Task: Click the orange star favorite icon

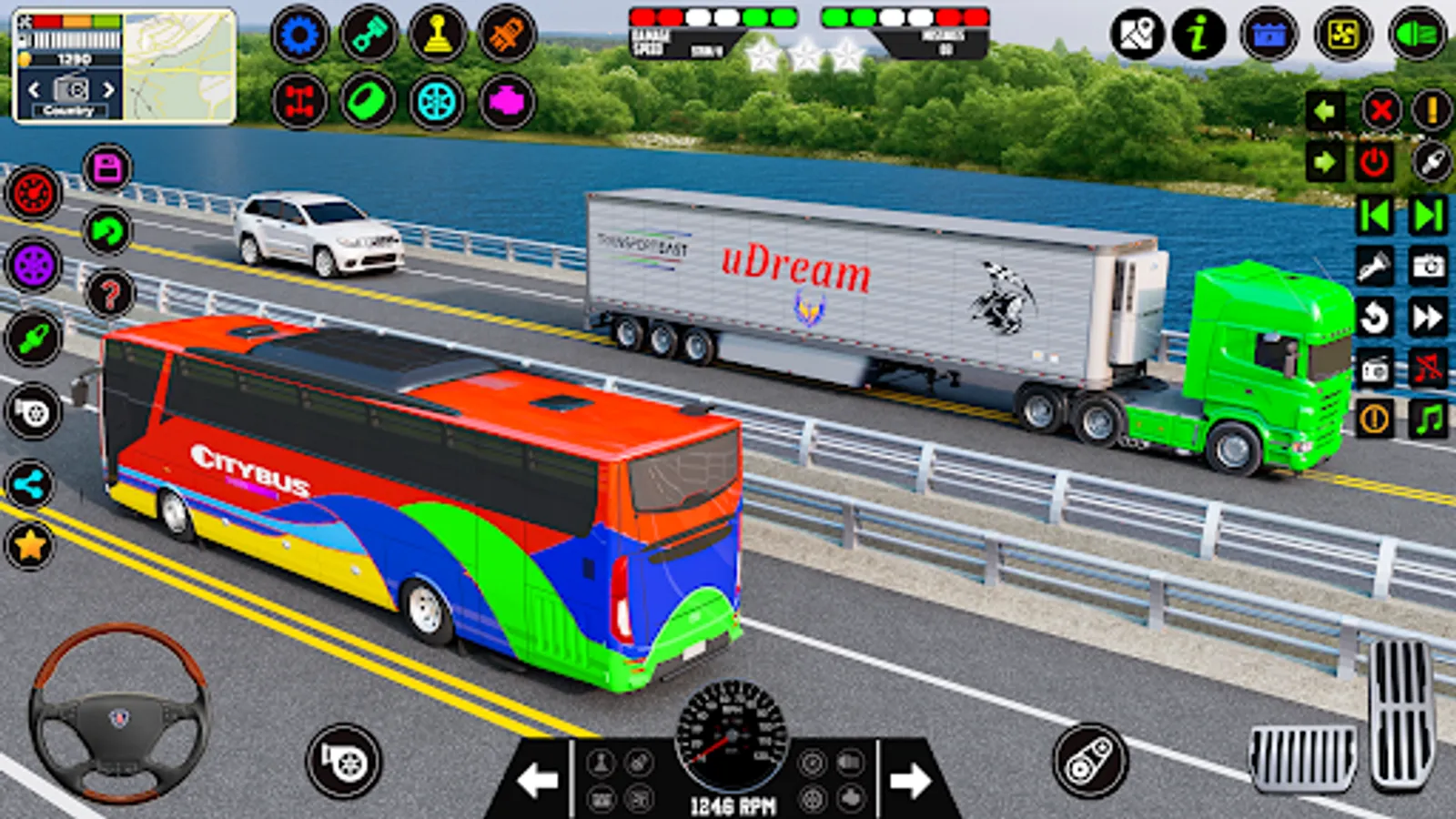Action: (x=29, y=546)
